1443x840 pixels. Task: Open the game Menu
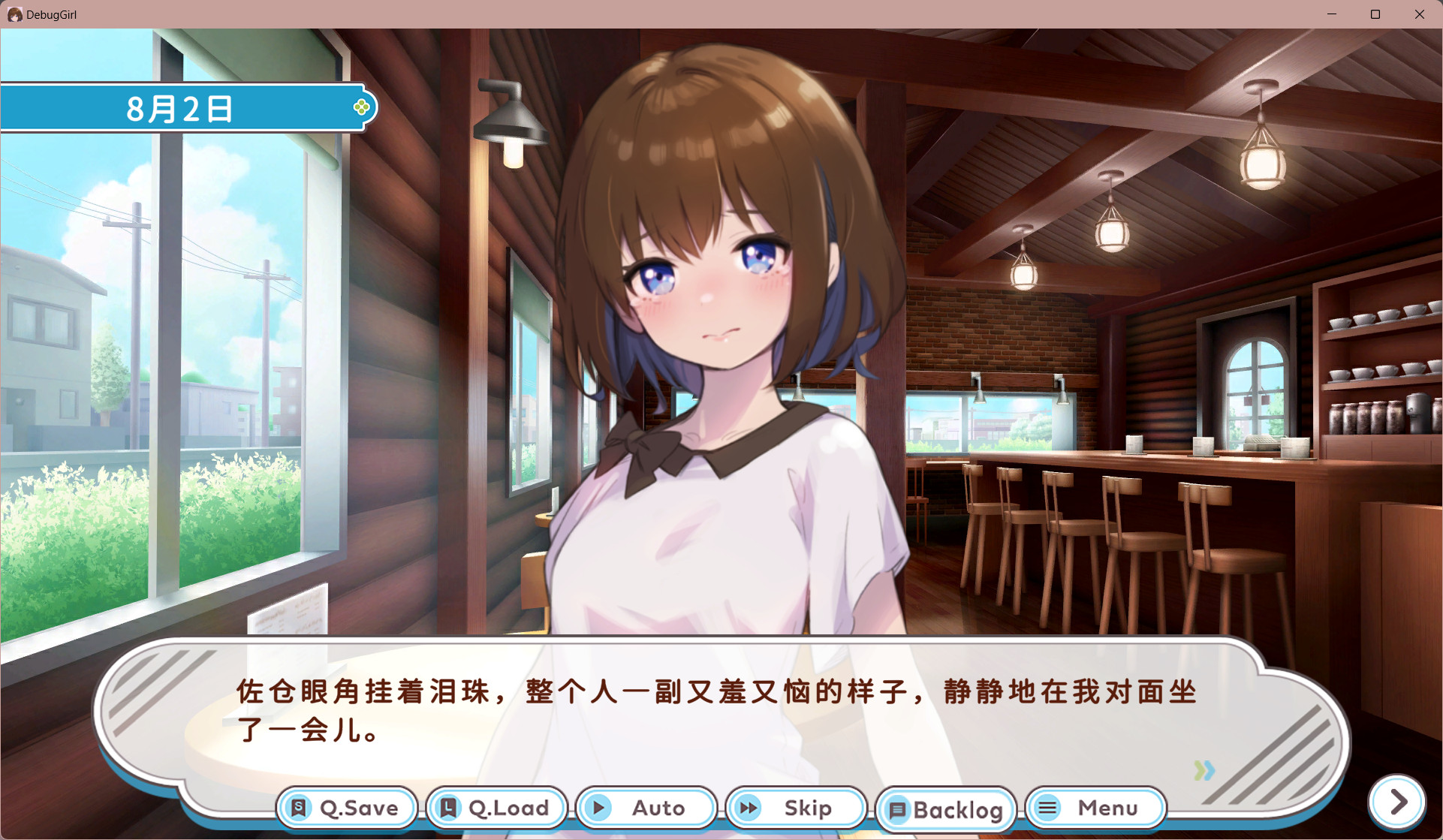pyautogui.click(x=1095, y=808)
